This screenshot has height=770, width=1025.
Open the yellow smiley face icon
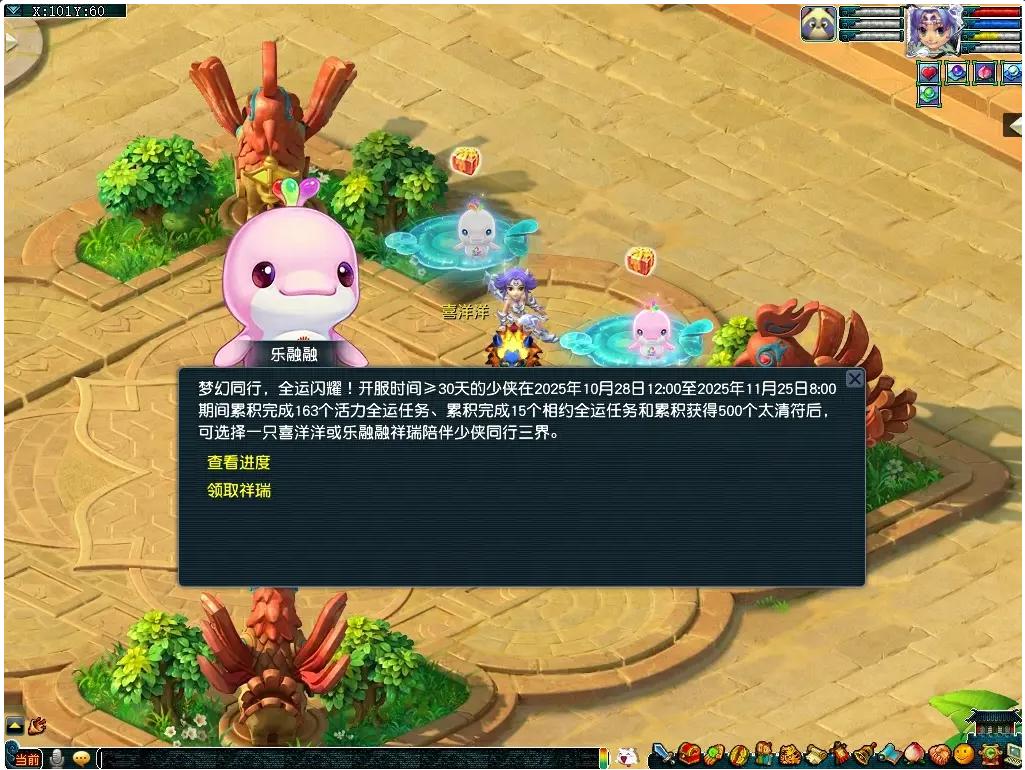point(963,754)
